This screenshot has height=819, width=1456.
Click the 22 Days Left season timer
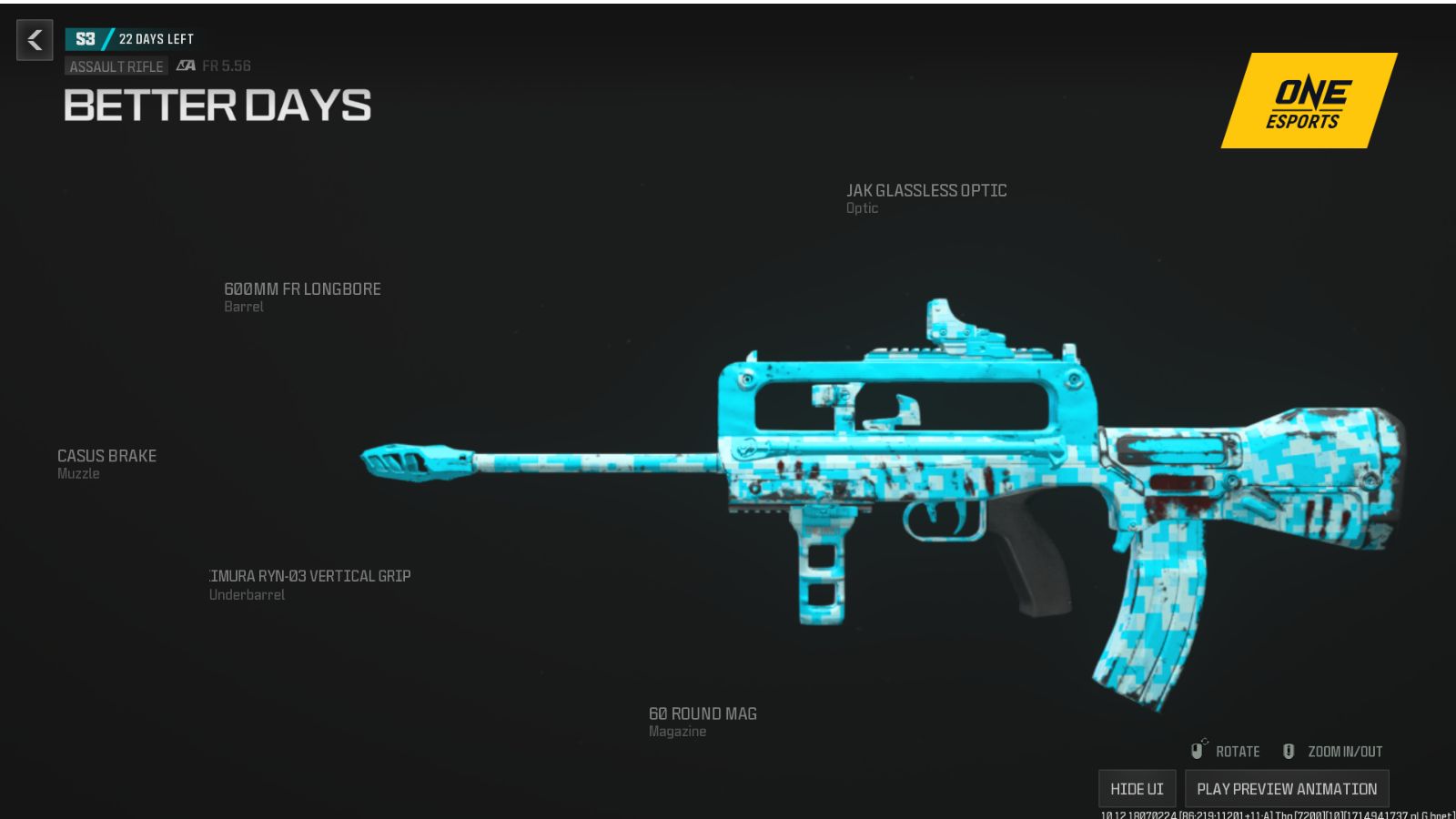155,38
